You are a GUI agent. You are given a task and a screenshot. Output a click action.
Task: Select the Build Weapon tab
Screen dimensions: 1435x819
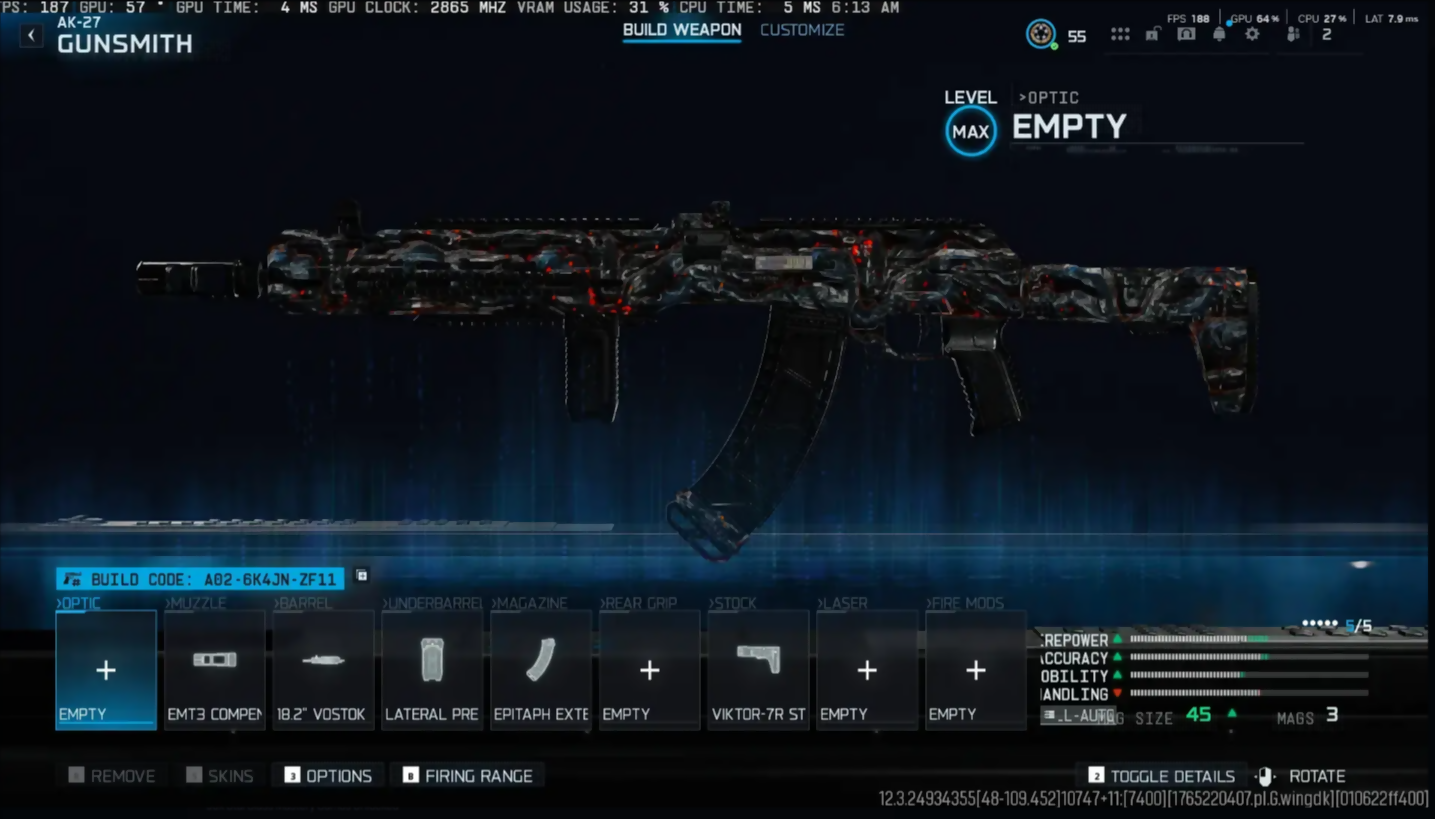pyautogui.click(x=682, y=30)
